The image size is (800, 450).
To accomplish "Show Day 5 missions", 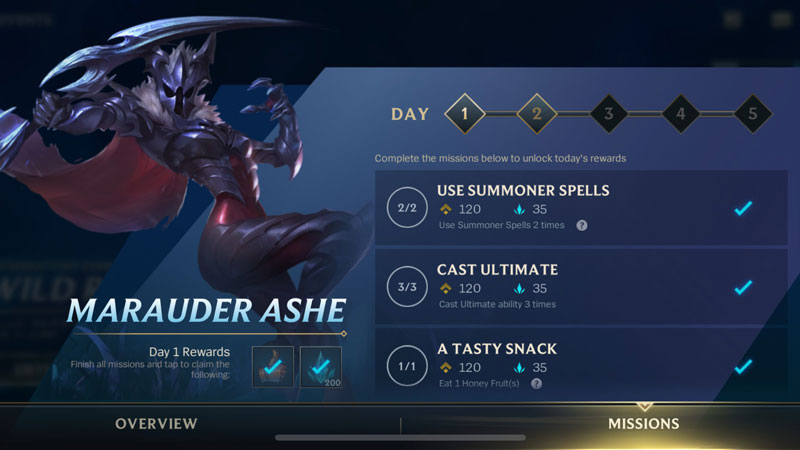I will pos(752,113).
